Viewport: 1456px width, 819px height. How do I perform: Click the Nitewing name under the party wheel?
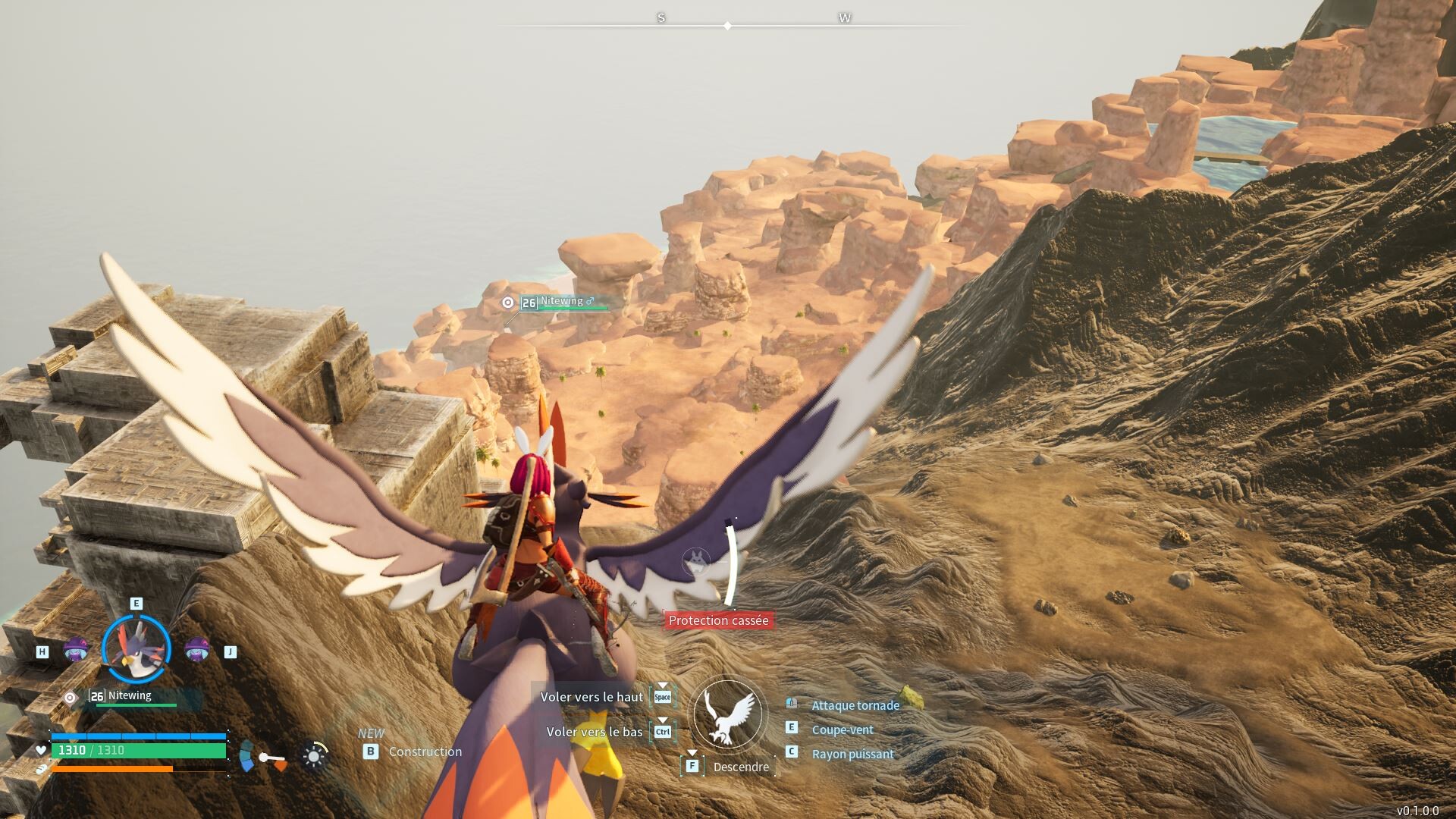click(130, 695)
